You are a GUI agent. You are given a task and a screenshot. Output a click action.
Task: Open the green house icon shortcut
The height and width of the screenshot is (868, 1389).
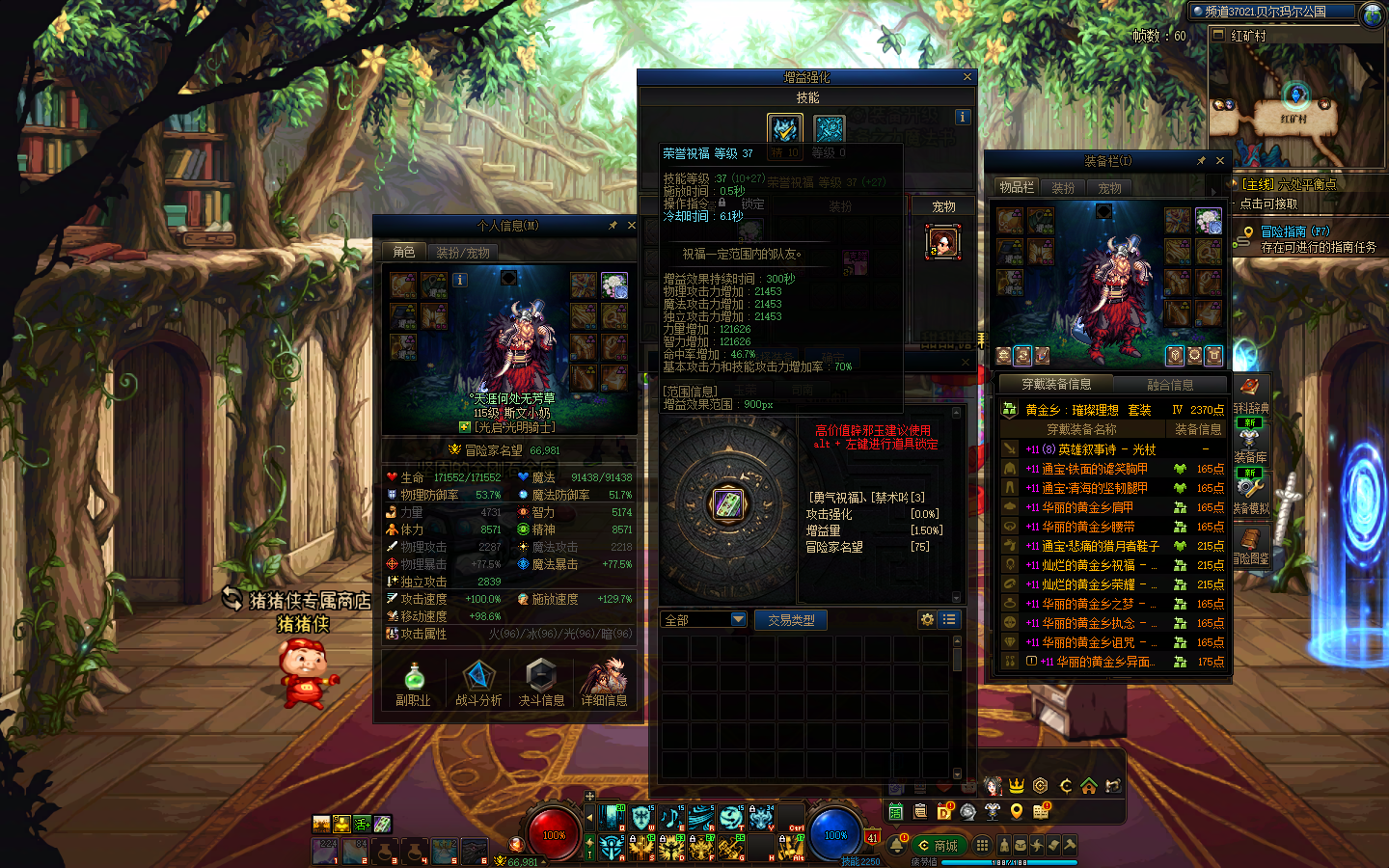[x=1088, y=786]
